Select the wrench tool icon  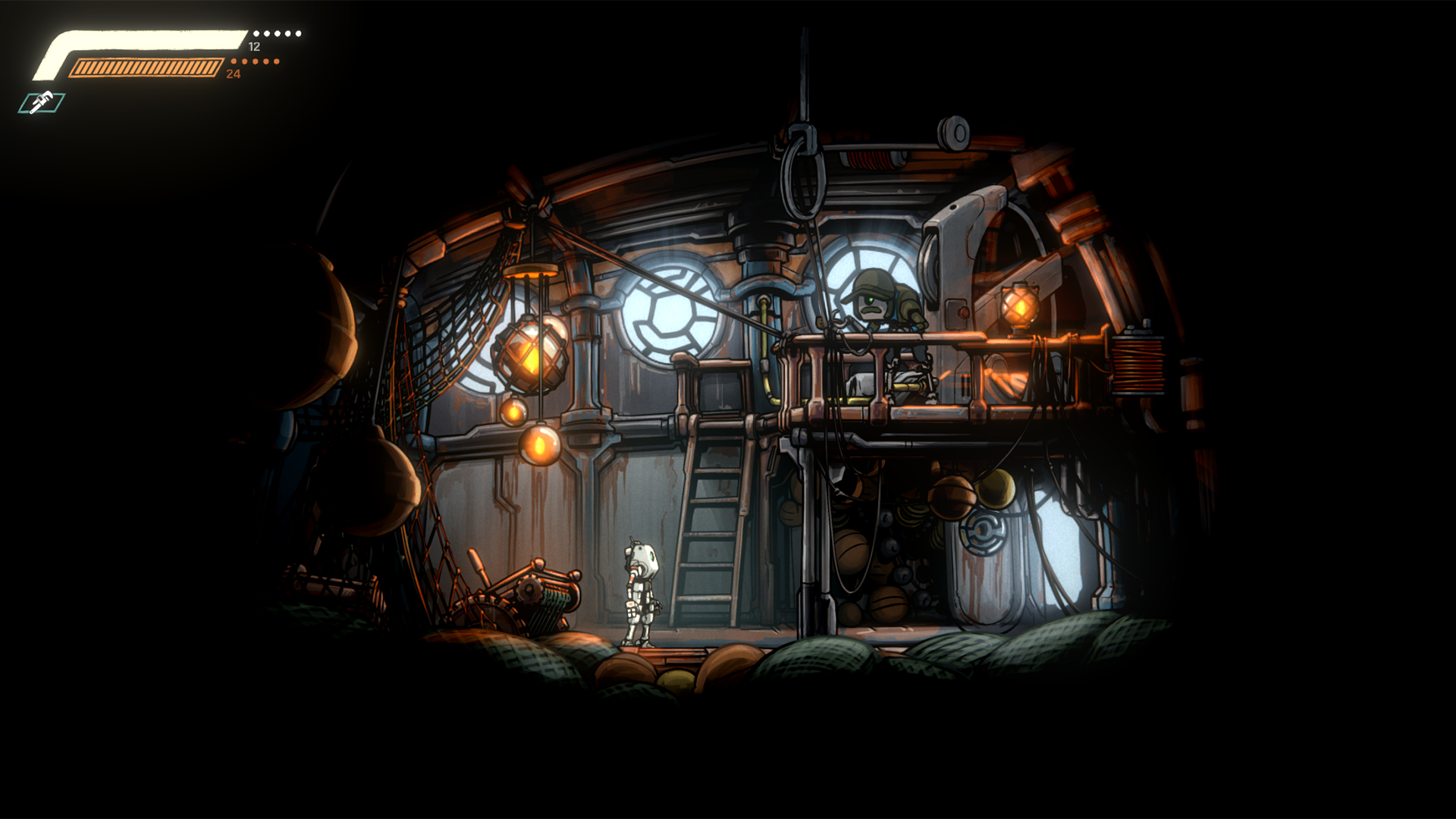42,102
